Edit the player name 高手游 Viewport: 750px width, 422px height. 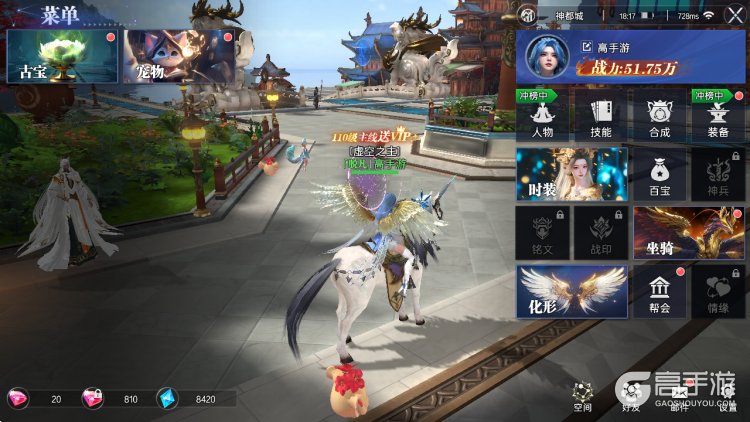coord(588,46)
